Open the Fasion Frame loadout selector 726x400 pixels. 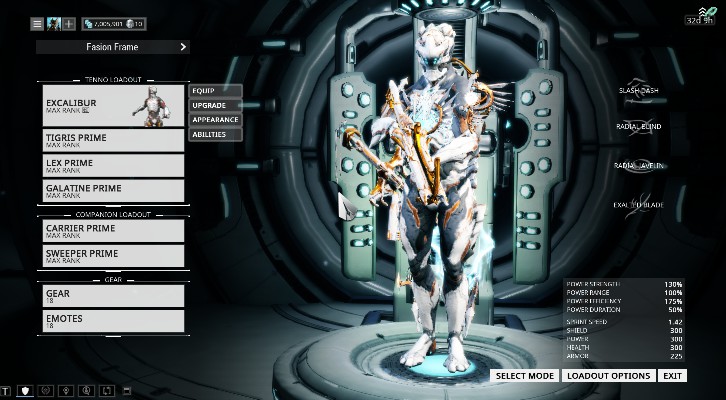112,46
